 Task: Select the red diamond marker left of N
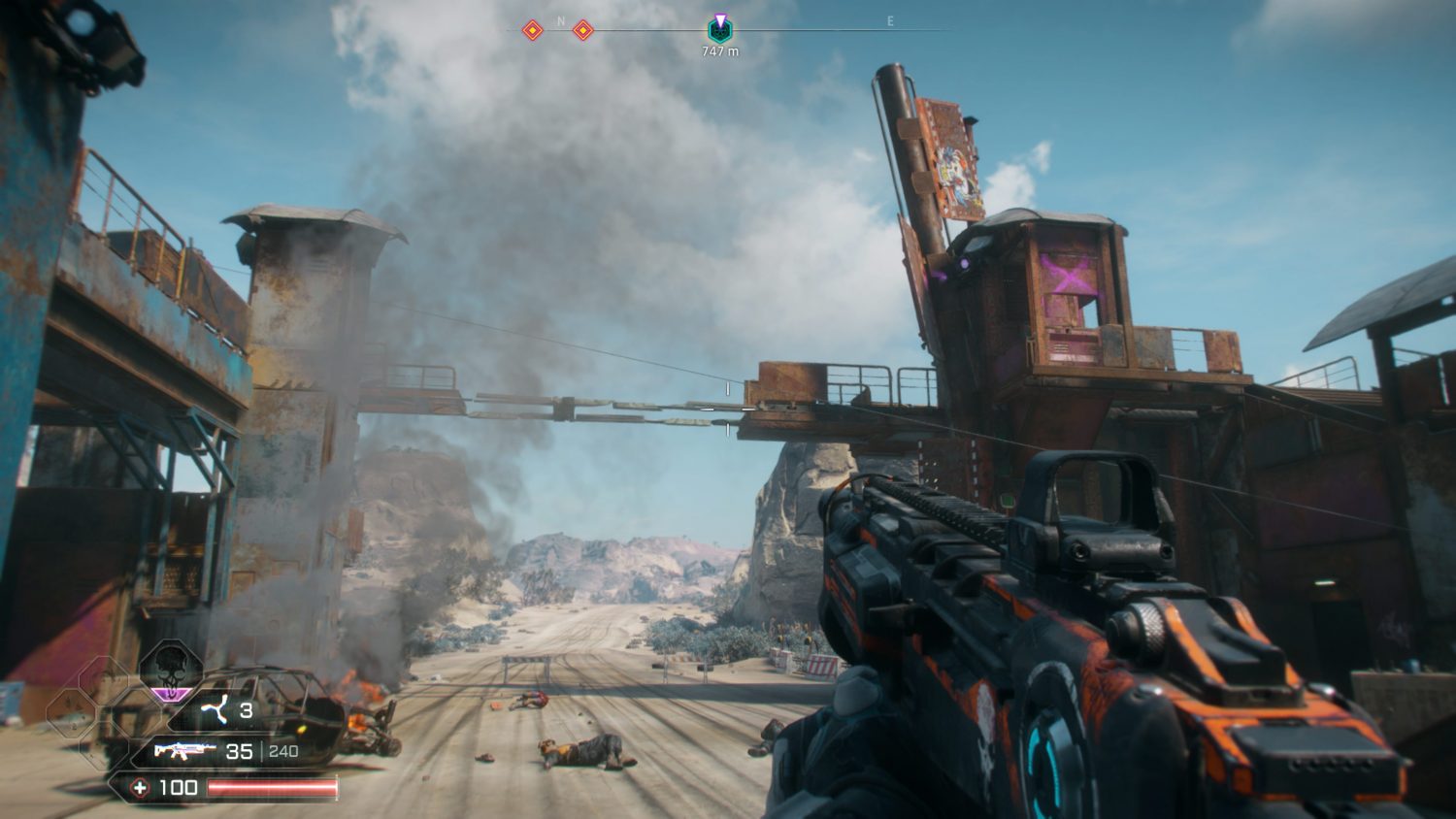[x=532, y=31]
